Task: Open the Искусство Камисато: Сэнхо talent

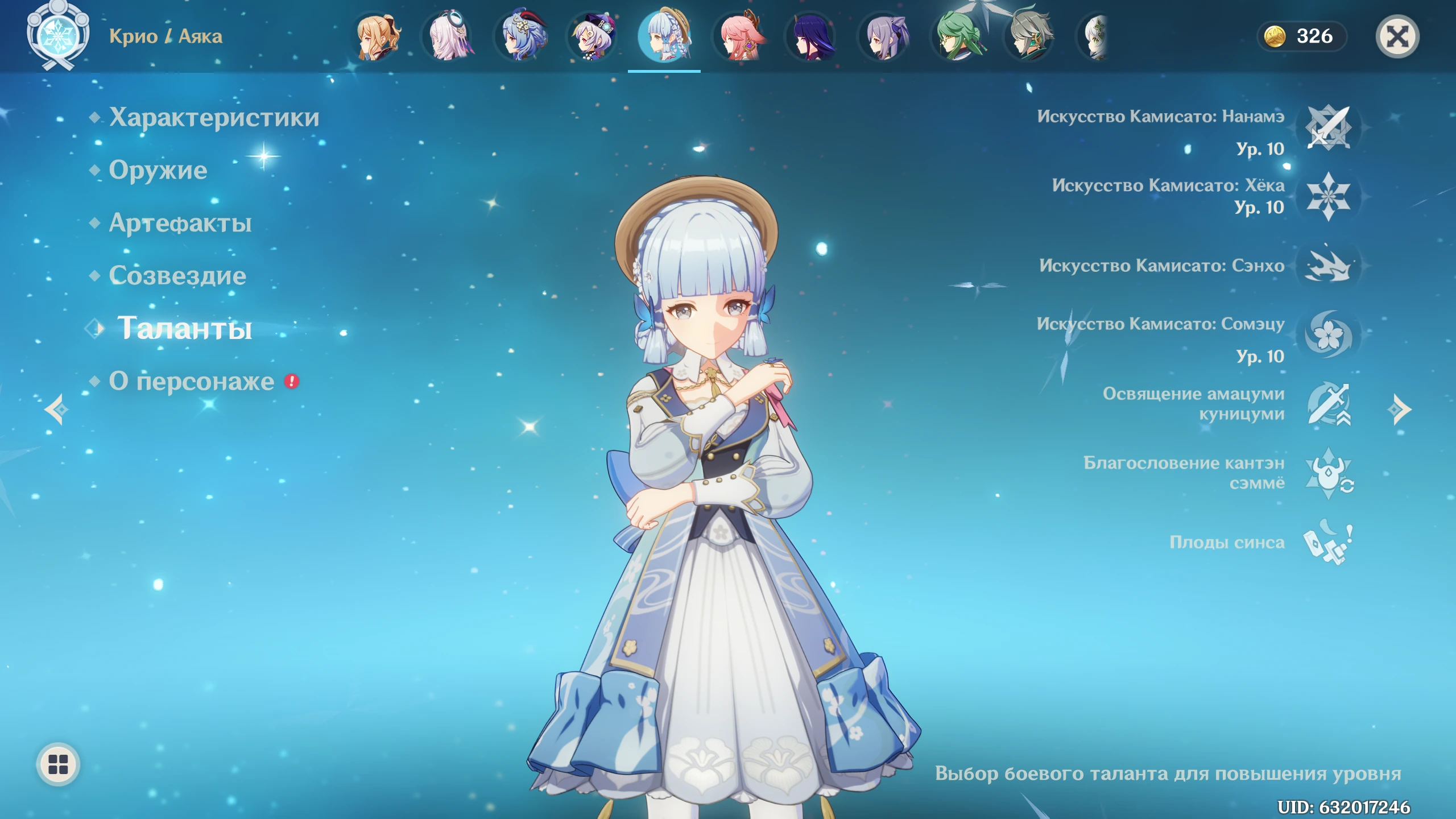Action: click(1327, 266)
